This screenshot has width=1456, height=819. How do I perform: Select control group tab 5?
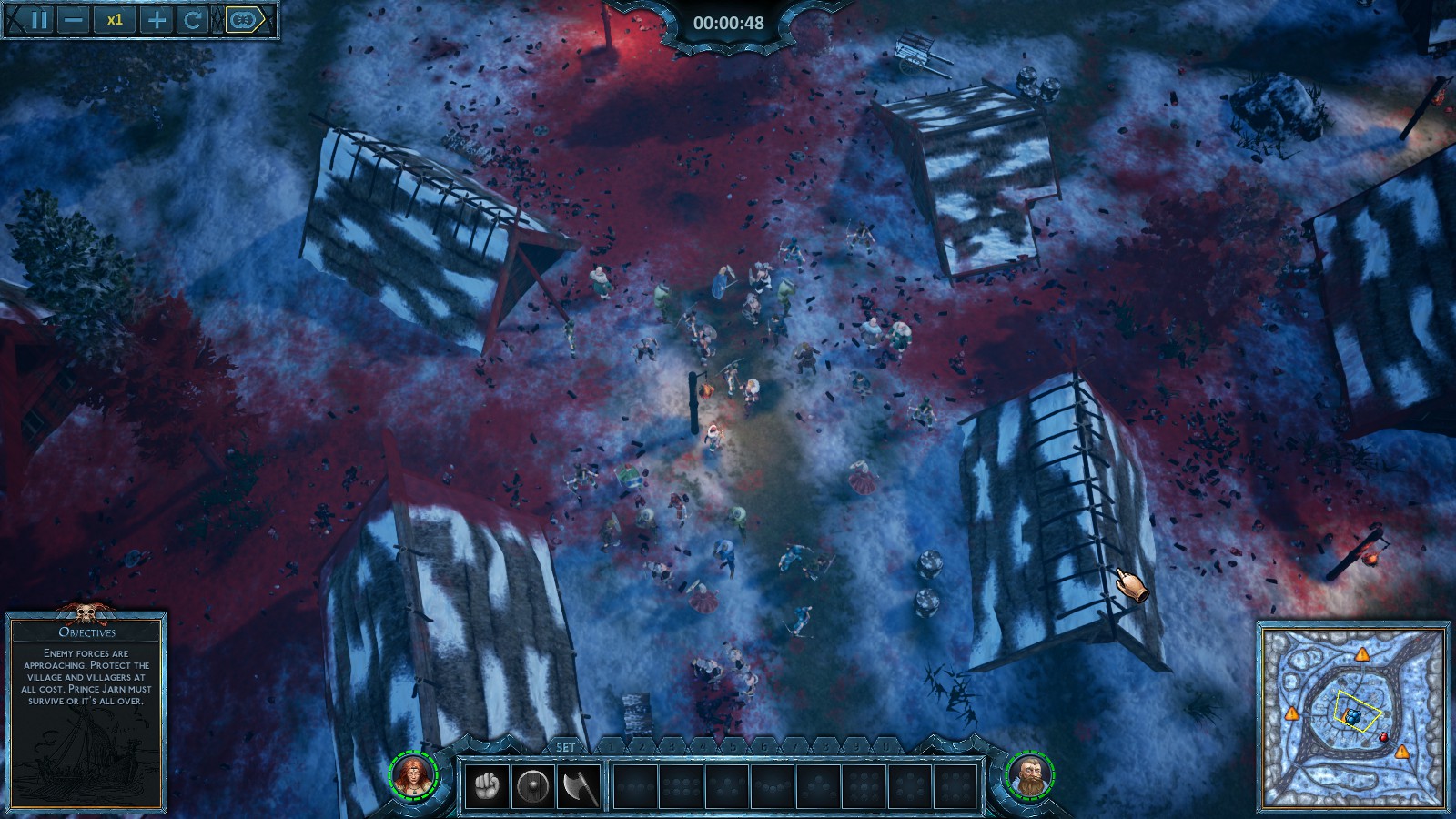(733, 747)
